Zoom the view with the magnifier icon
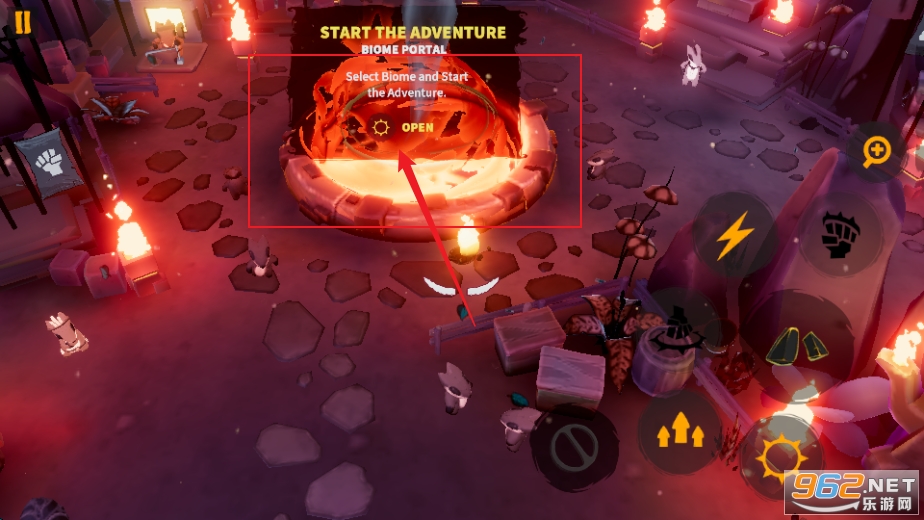Viewport: 924px width, 520px height. tap(877, 150)
